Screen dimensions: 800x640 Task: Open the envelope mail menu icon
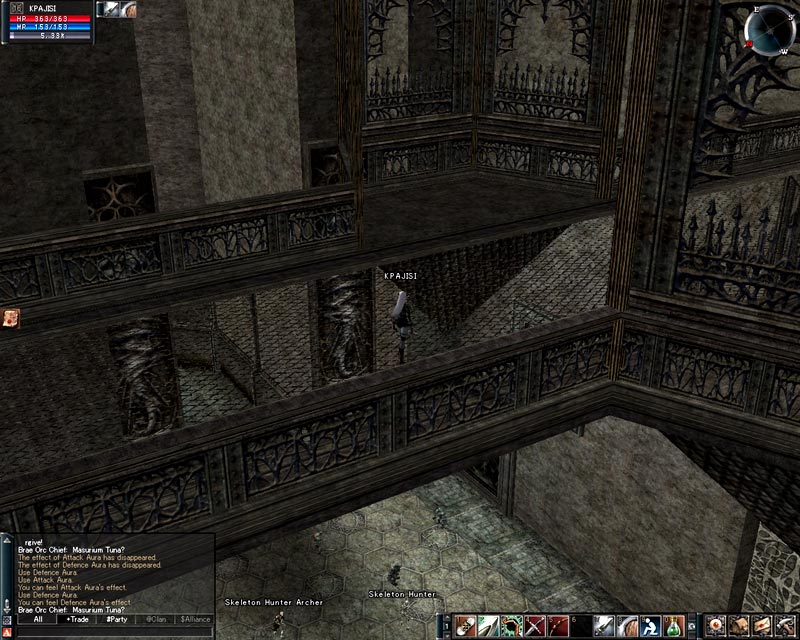pos(763,626)
